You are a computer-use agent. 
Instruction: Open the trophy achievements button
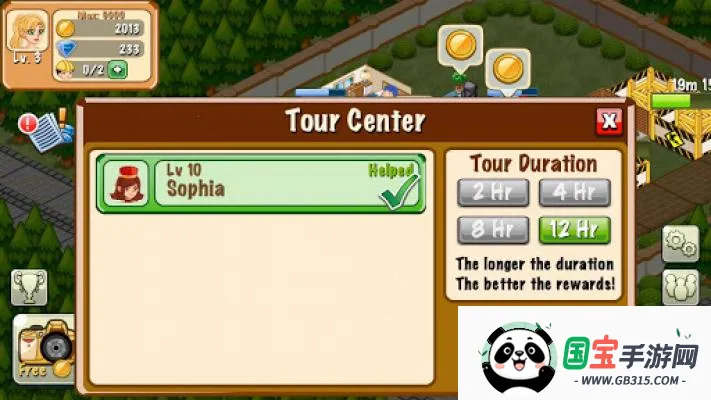tap(29, 288)
